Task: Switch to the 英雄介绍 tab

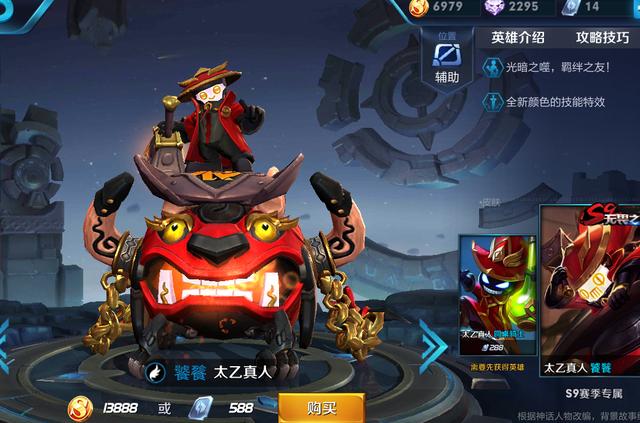Action: click(x=518, y=37)
